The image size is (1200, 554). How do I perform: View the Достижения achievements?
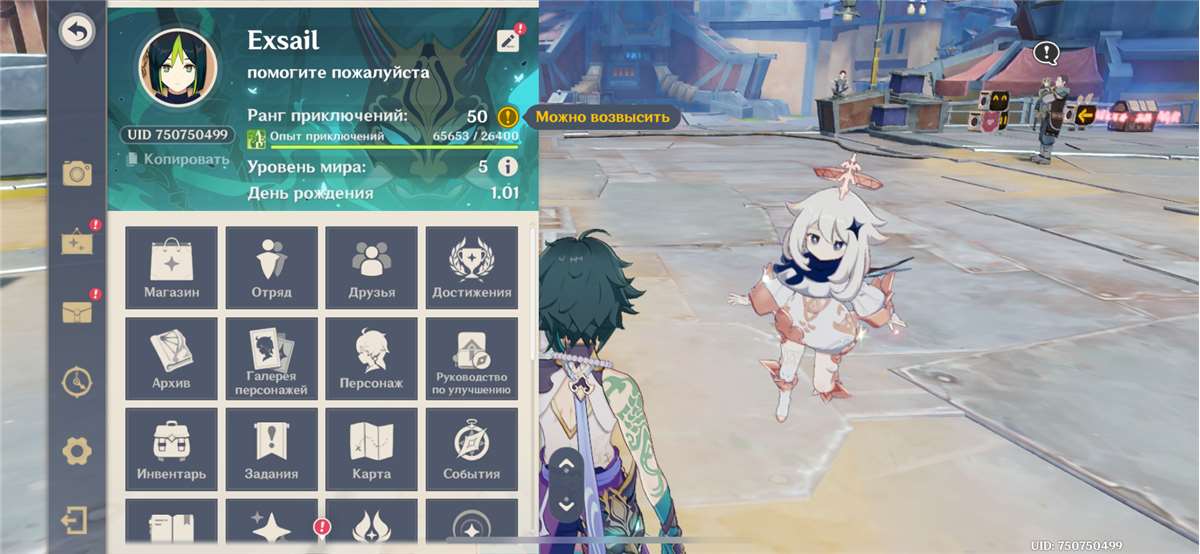tap(471, 266)
